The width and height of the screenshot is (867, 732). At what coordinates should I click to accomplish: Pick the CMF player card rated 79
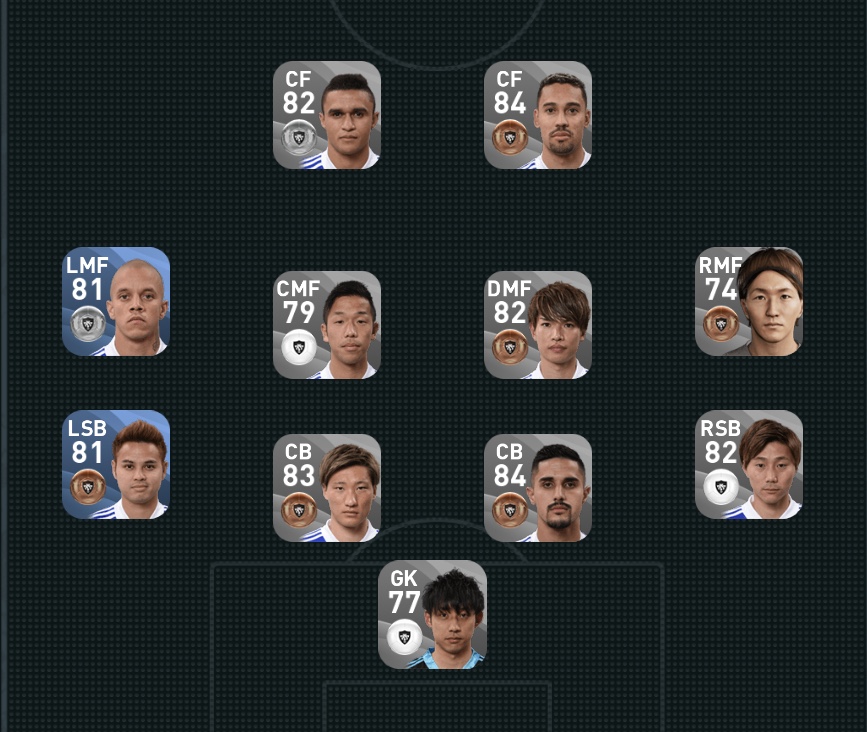pyautogui.click(x=327, y=325)
